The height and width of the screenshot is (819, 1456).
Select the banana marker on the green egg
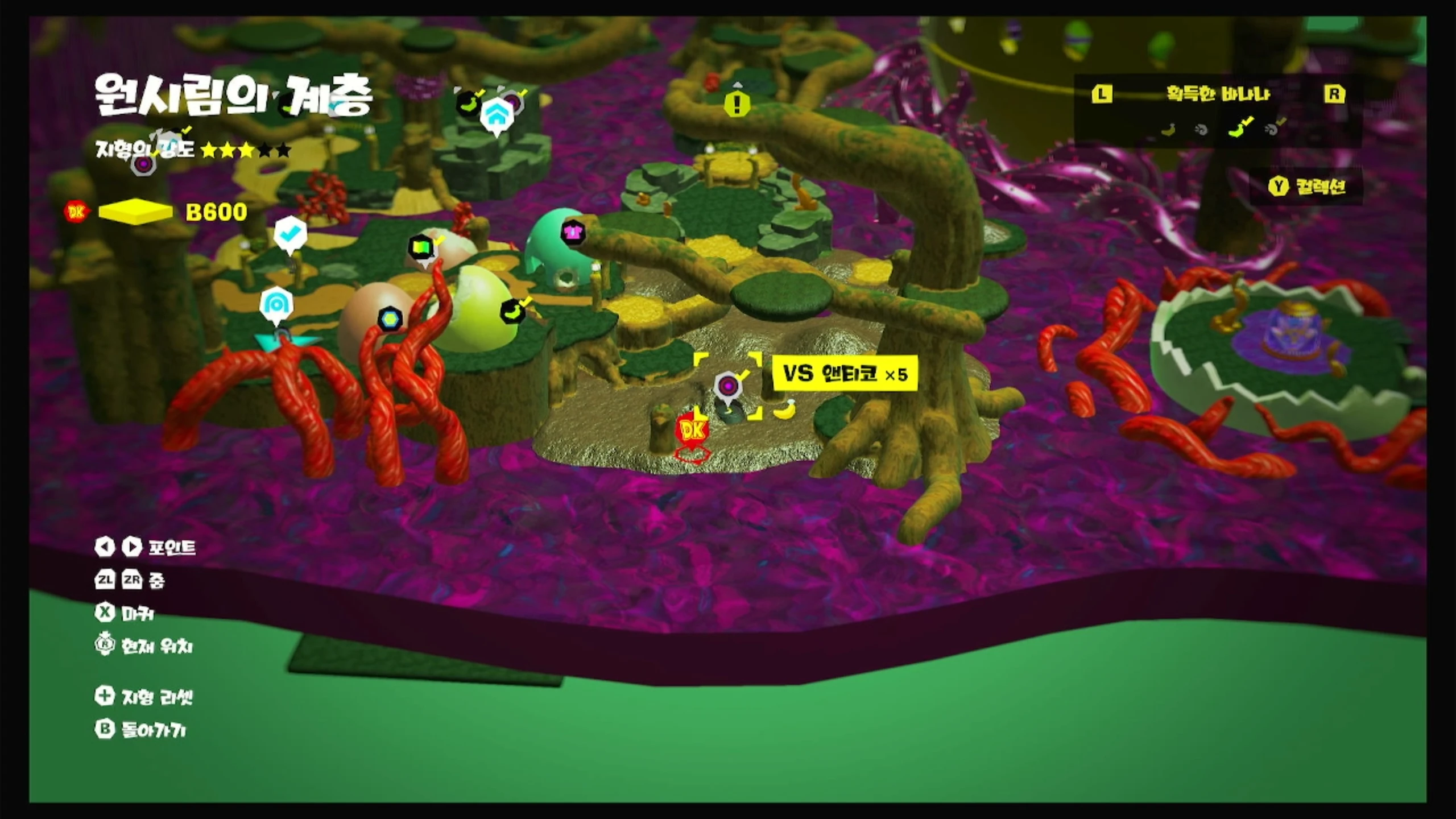click(x=512, y=311)
